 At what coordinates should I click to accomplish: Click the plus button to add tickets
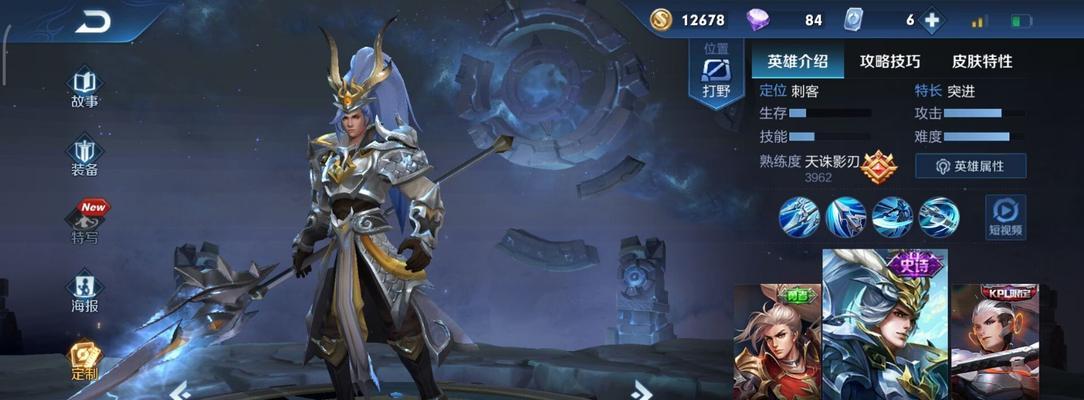pyautogui.click(x=932, y=20)
